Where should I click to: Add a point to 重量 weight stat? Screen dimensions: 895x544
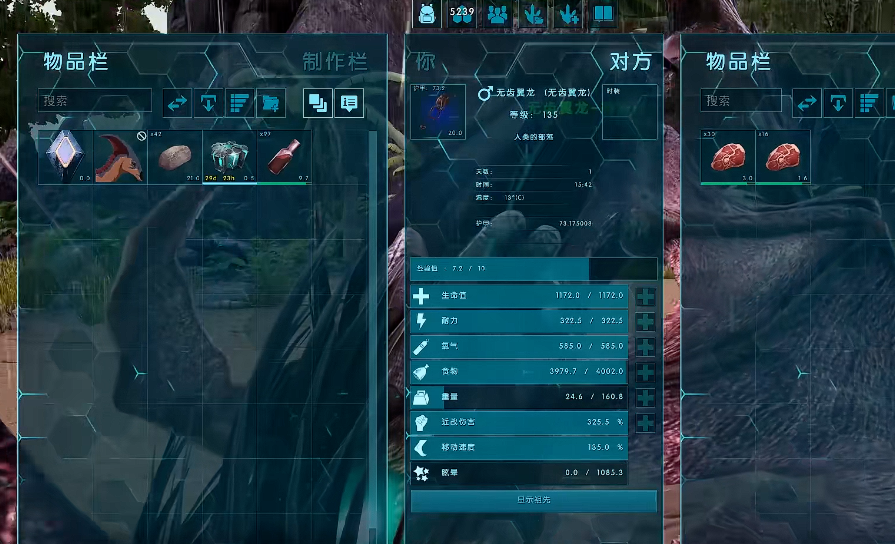(645, 397)
